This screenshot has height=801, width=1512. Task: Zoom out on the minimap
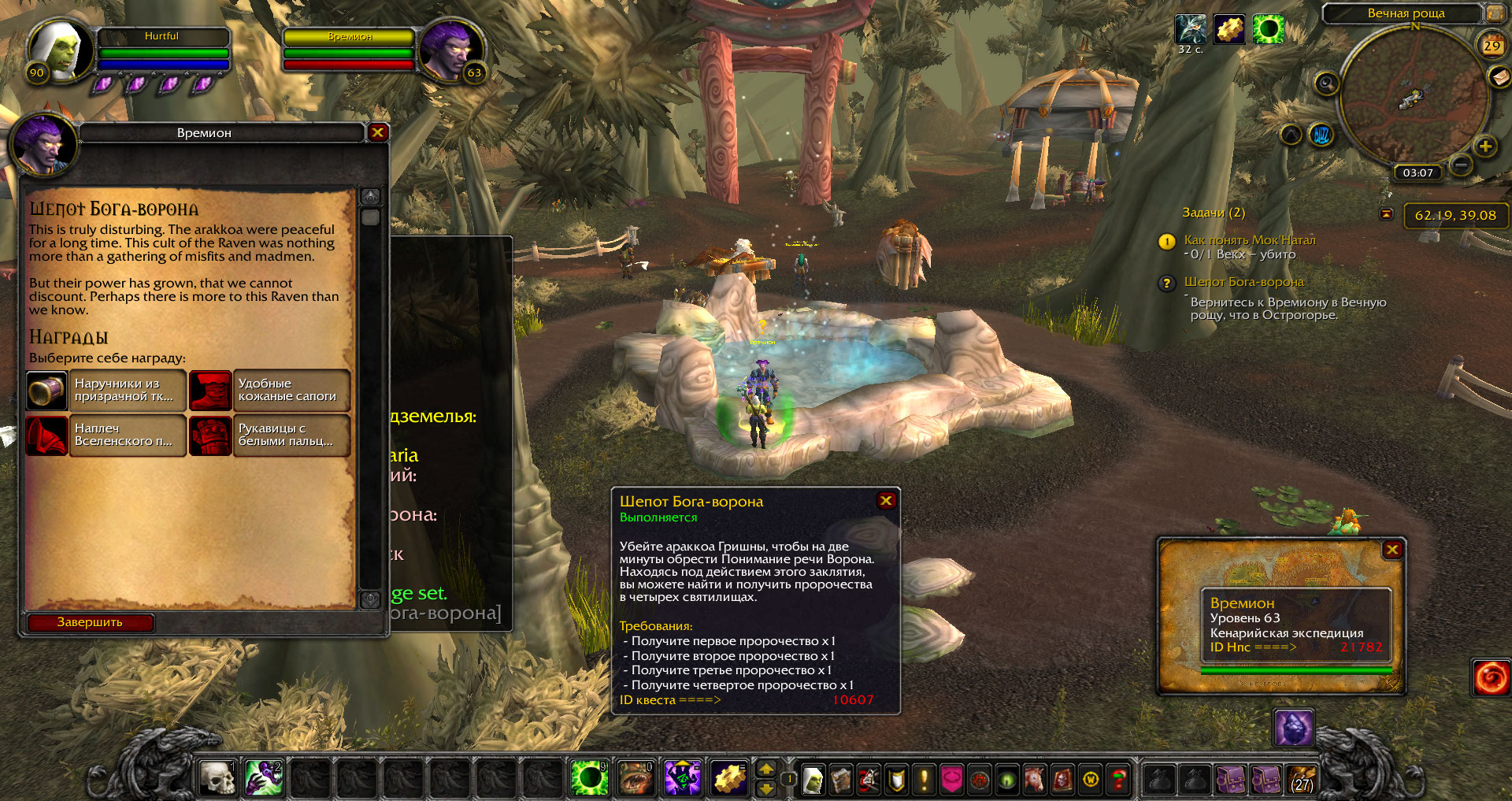click(1461, 165)
